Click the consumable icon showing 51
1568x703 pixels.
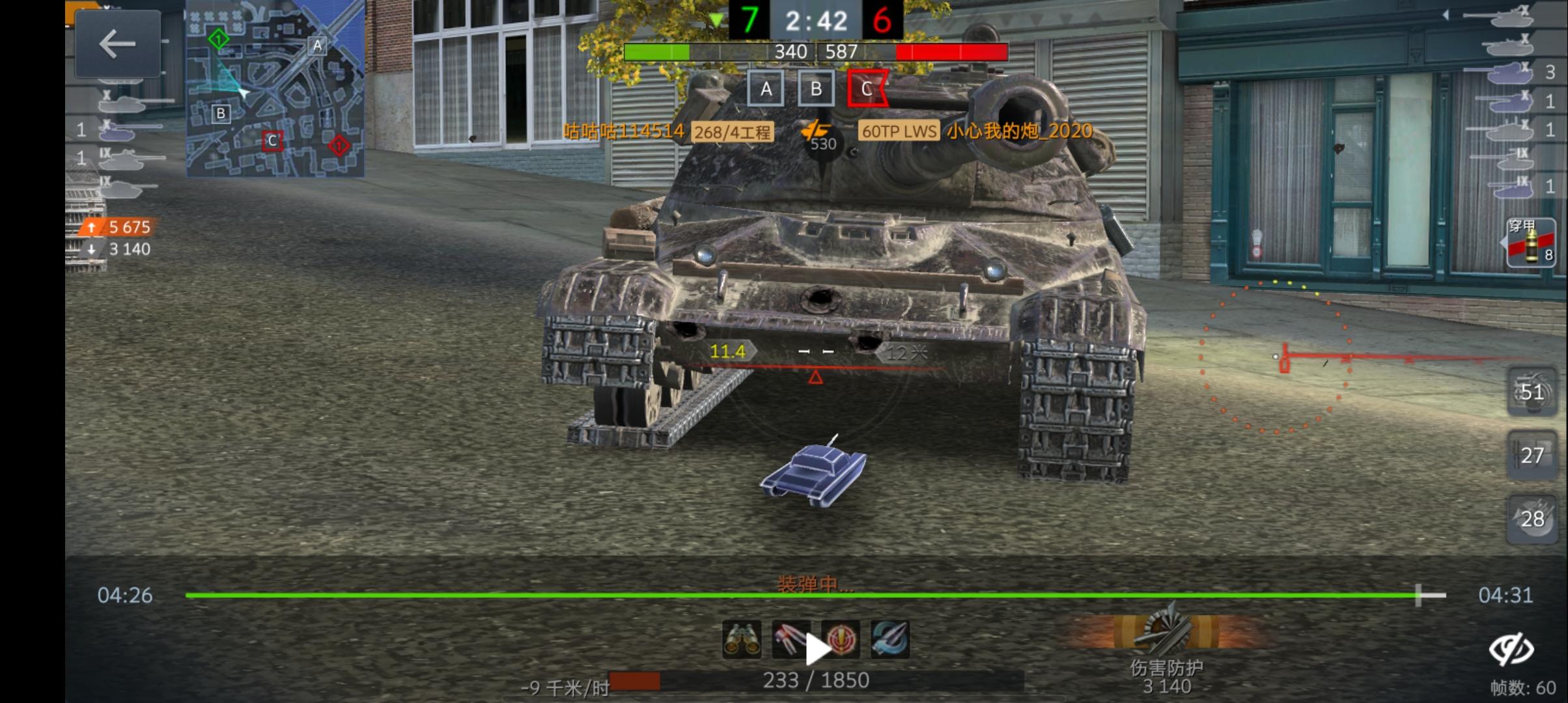pyautogui.click(x=1531, y=393)
